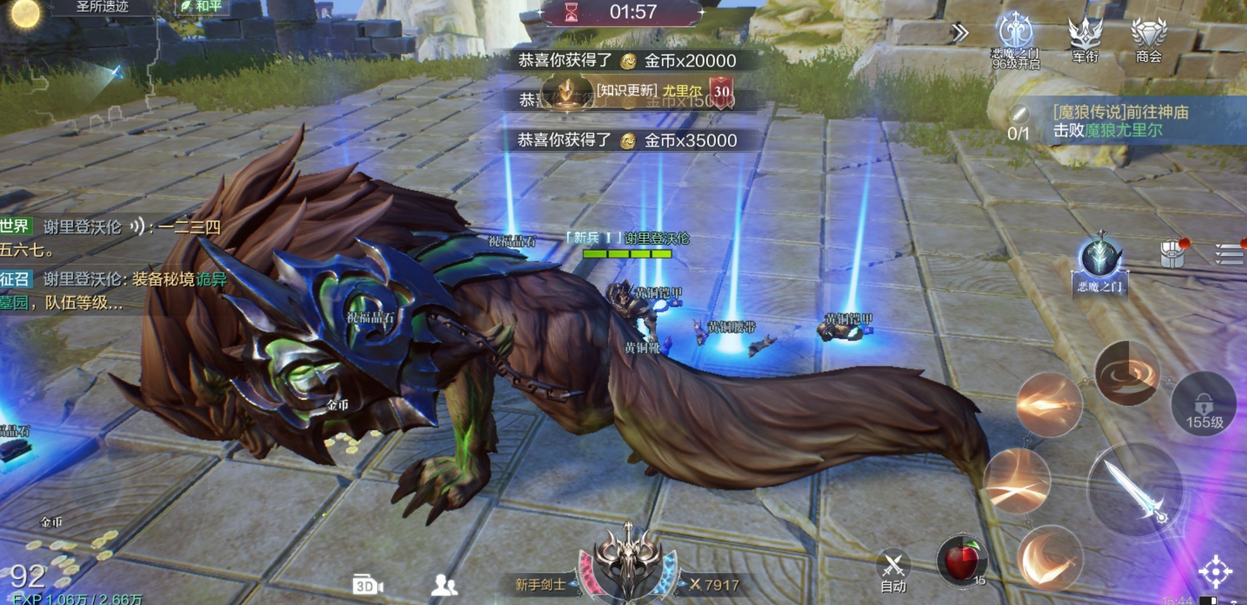Toggle the 3D camera view button

368,585
